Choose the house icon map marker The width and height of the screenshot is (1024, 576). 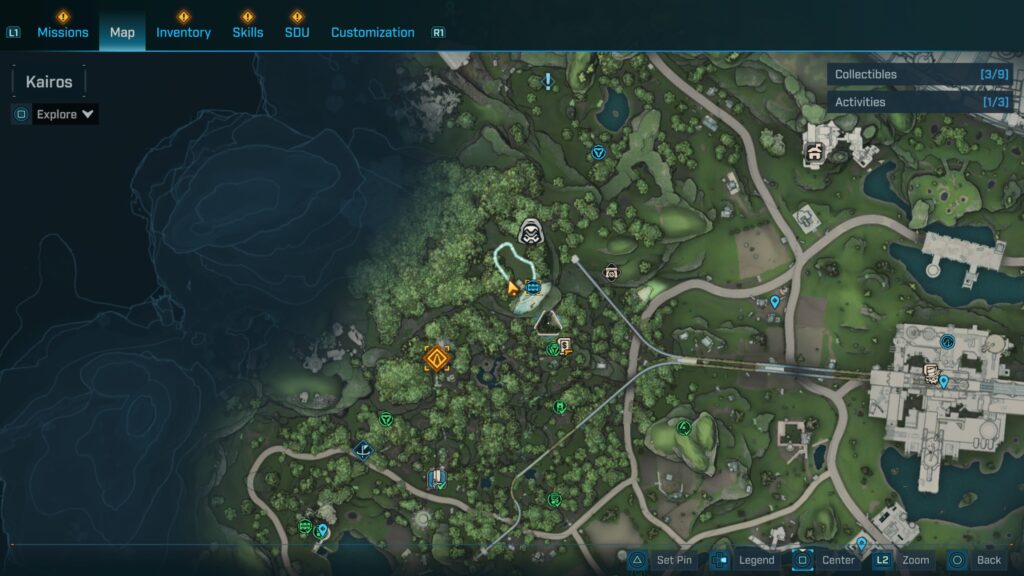814,153
